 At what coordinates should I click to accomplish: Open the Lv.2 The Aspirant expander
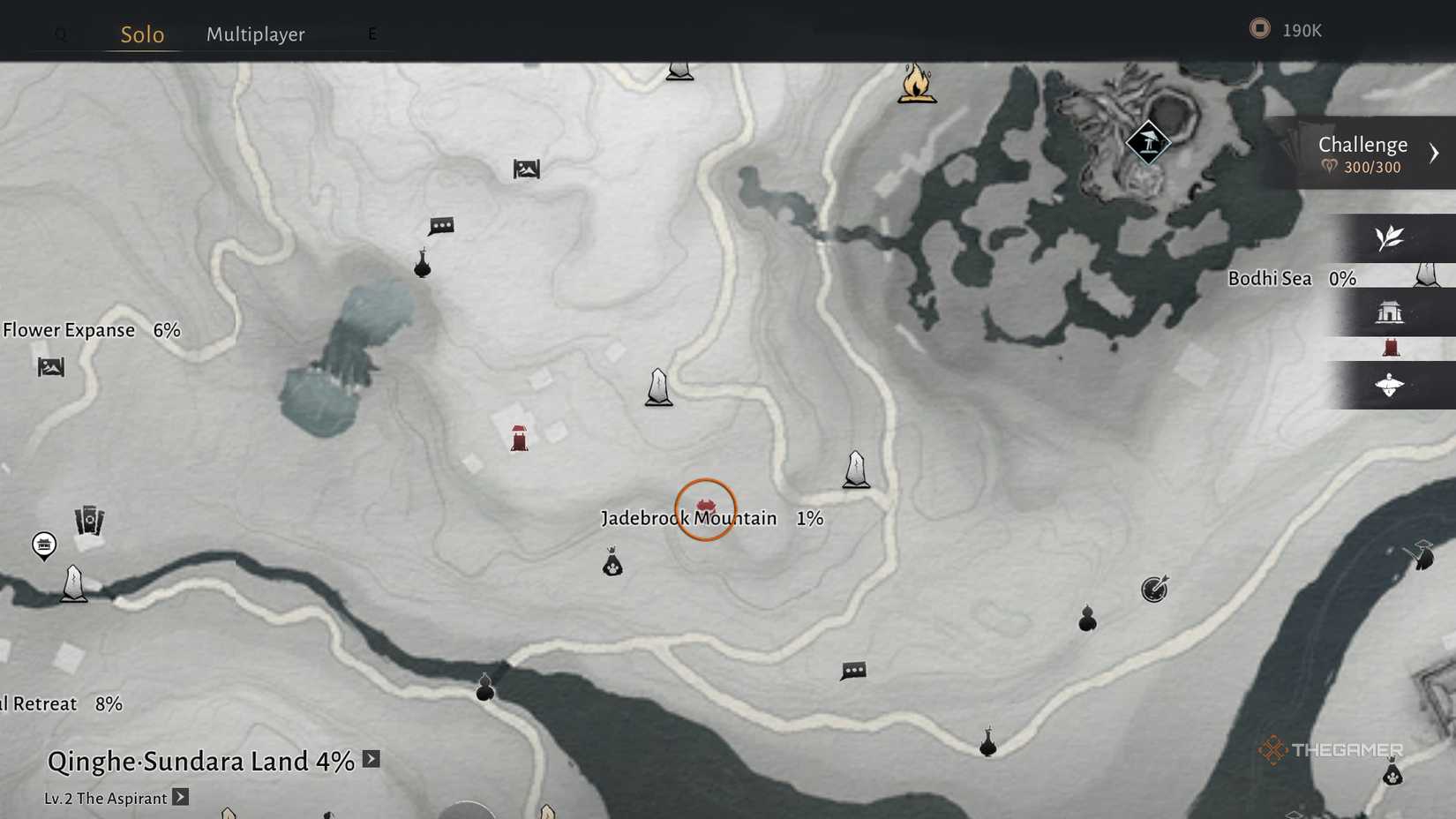coord(180,797)
